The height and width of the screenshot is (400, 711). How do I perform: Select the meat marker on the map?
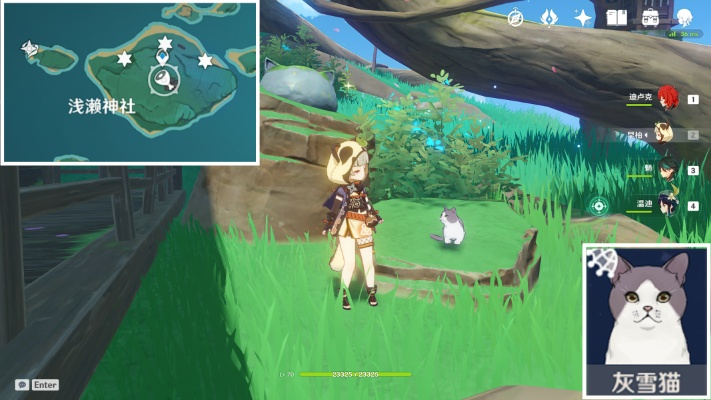coord(163,81)
